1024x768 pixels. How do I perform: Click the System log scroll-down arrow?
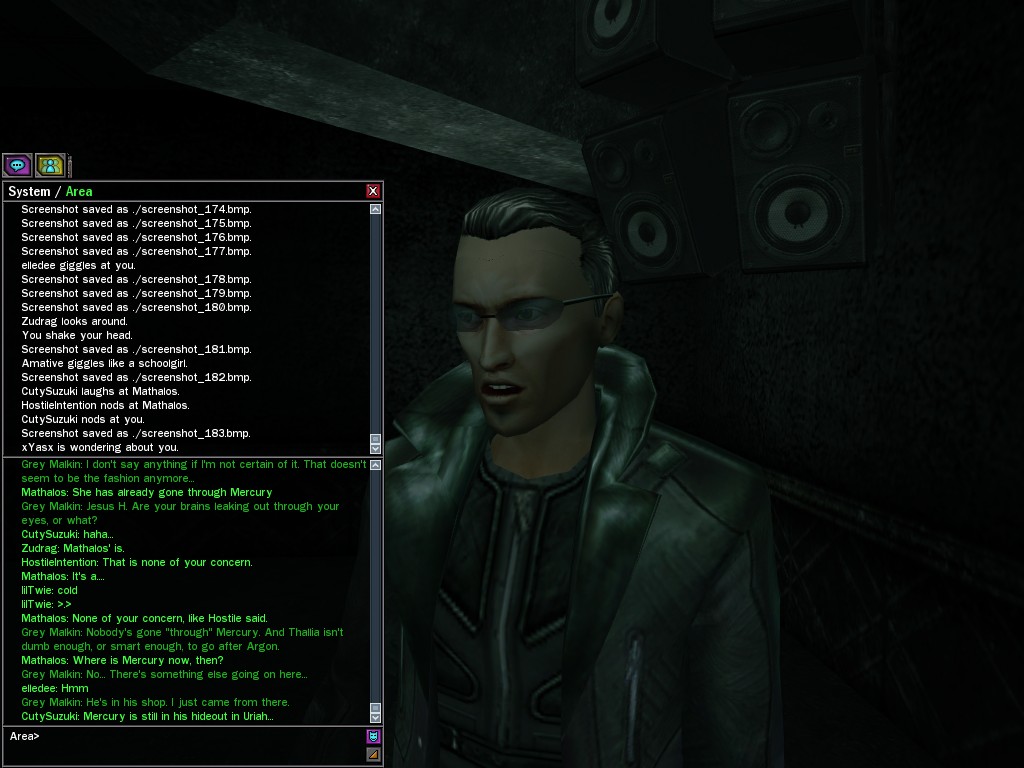pyautogui.click(x=376, y=447)
